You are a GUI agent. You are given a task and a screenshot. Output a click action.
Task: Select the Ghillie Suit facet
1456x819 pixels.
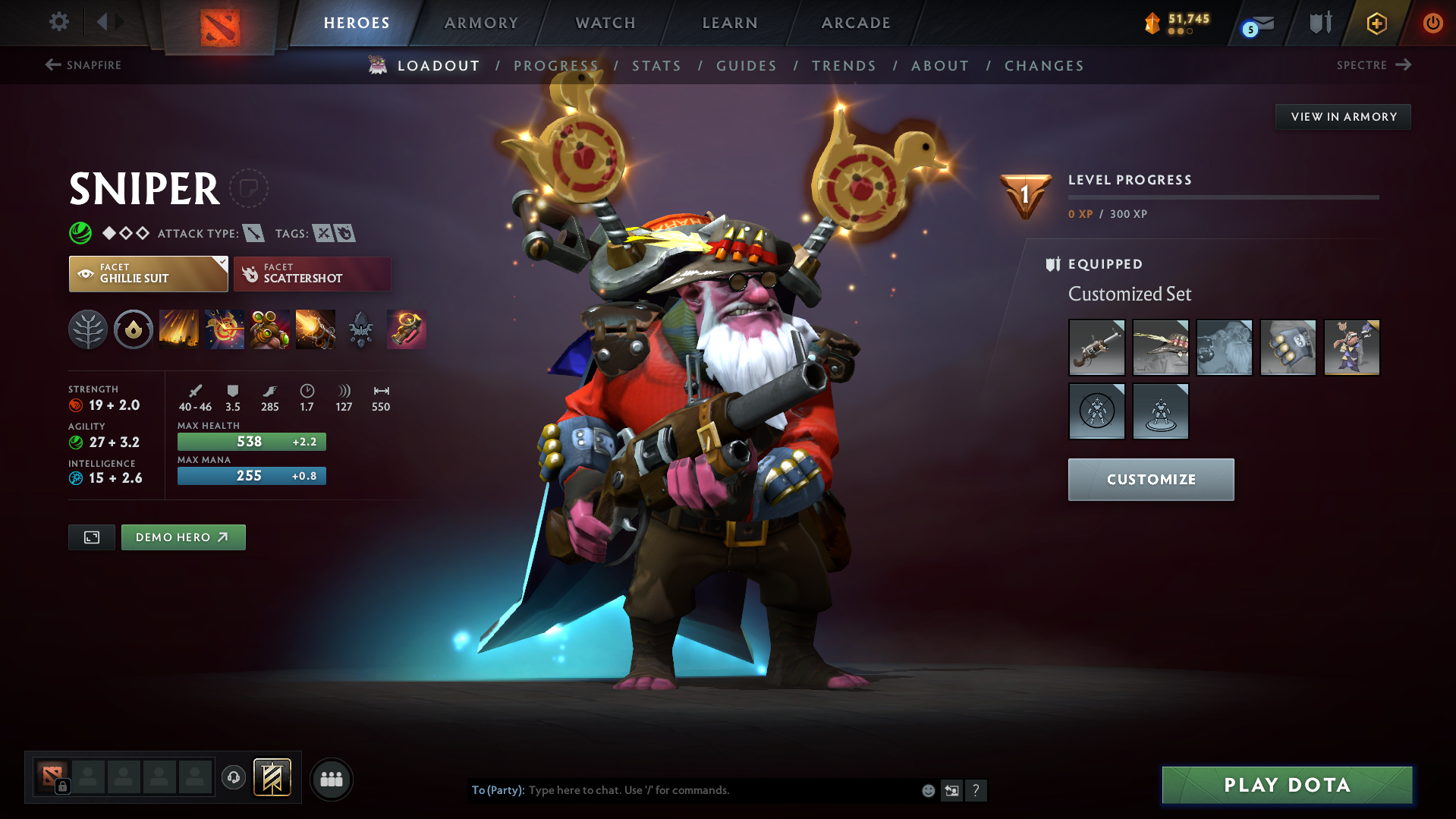[148, 274]
